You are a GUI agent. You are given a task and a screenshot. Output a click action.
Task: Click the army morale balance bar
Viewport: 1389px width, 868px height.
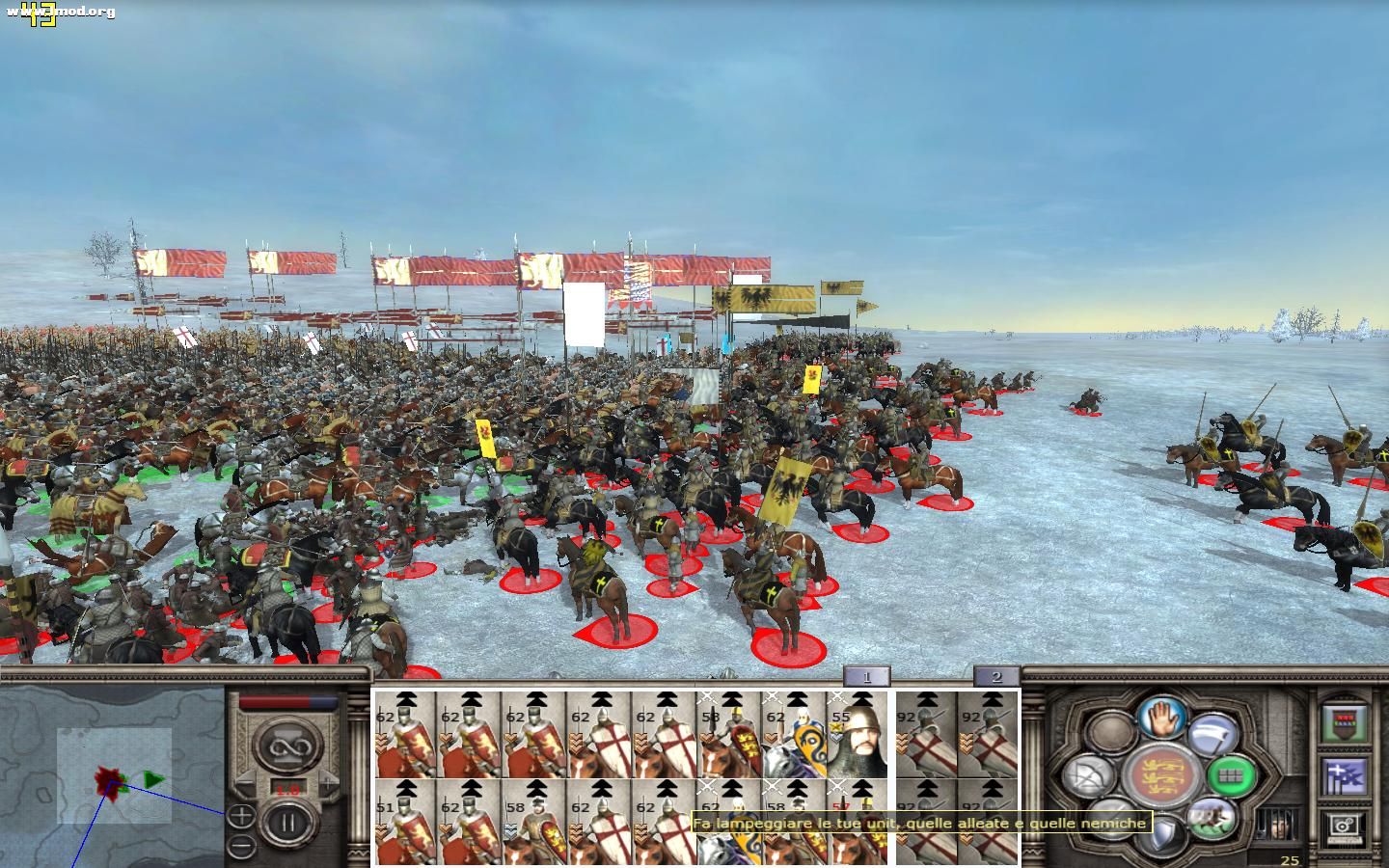(x=286, y=701)
